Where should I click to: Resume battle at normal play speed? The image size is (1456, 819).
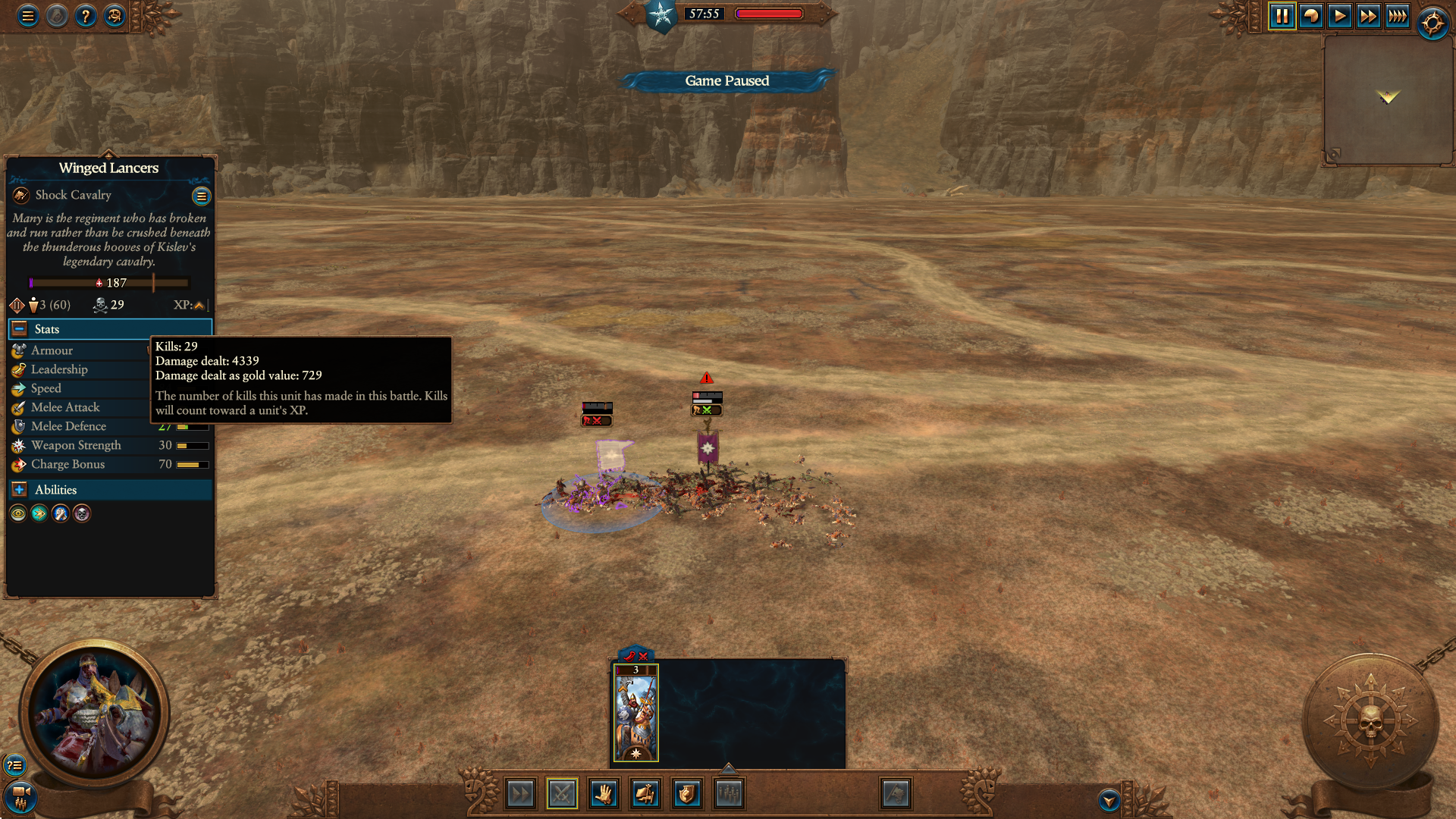click(1340, 16)
